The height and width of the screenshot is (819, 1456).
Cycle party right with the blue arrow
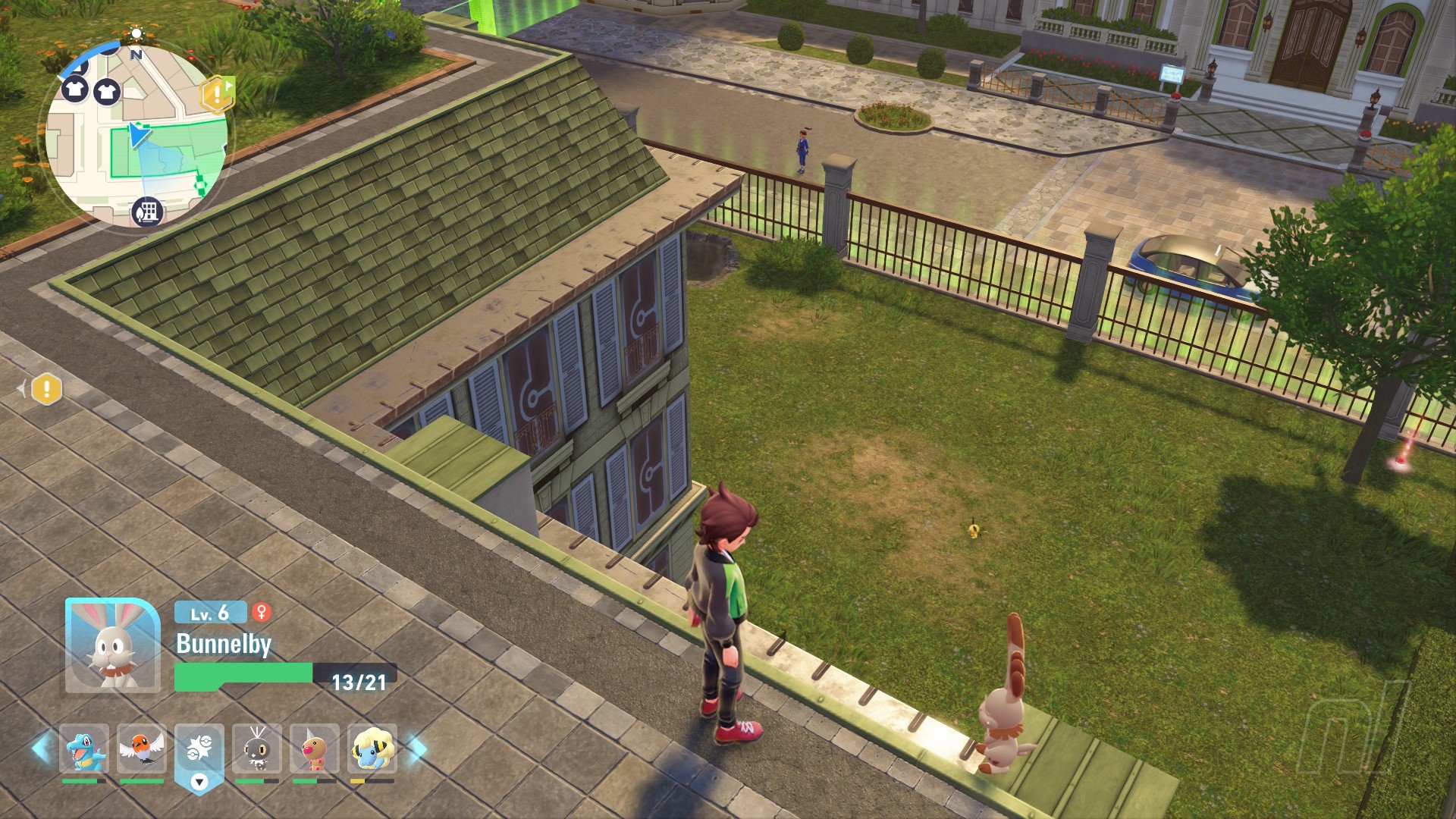tap(417, 748)
